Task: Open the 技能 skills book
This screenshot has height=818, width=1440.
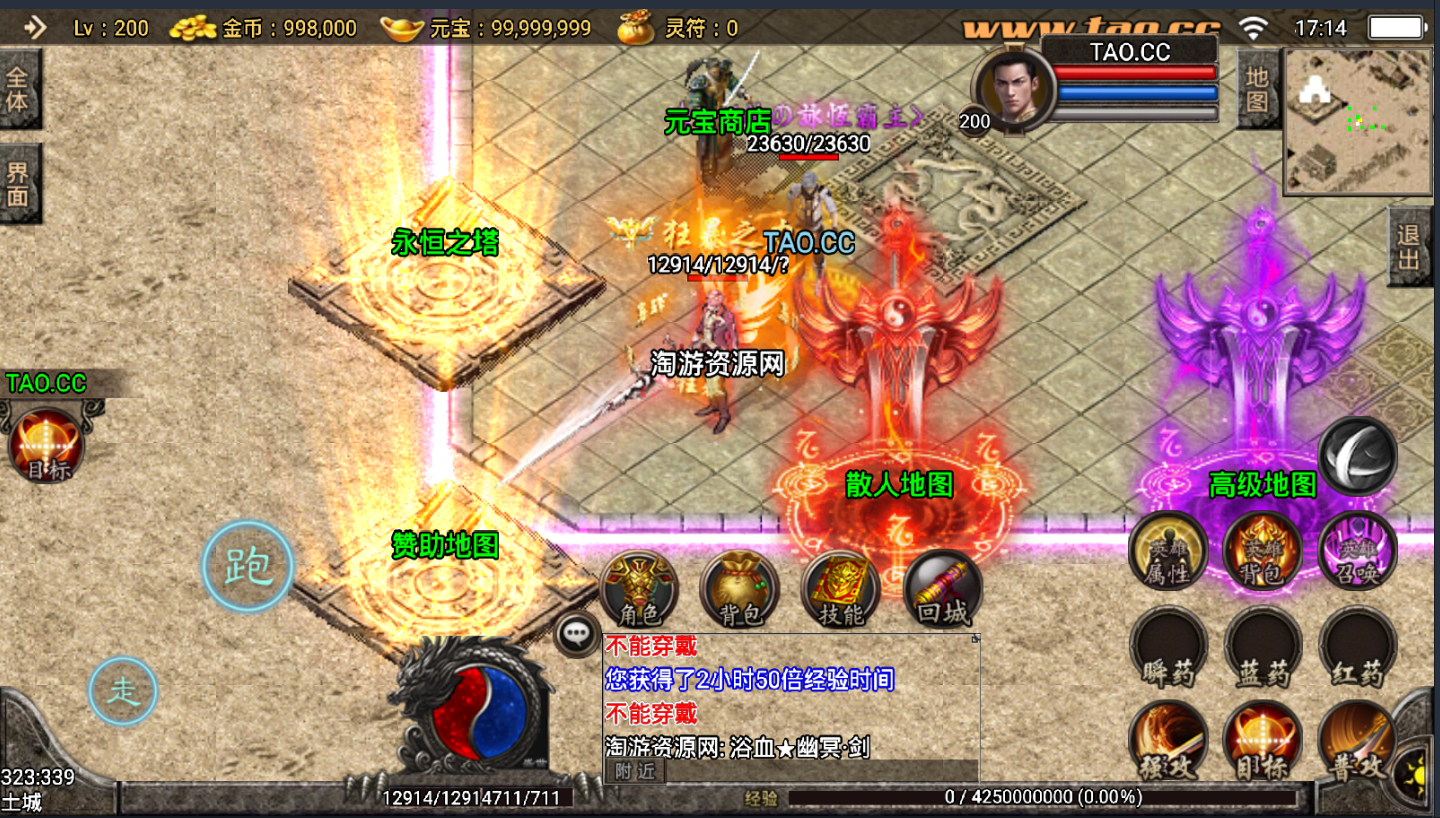Action: 841,589
